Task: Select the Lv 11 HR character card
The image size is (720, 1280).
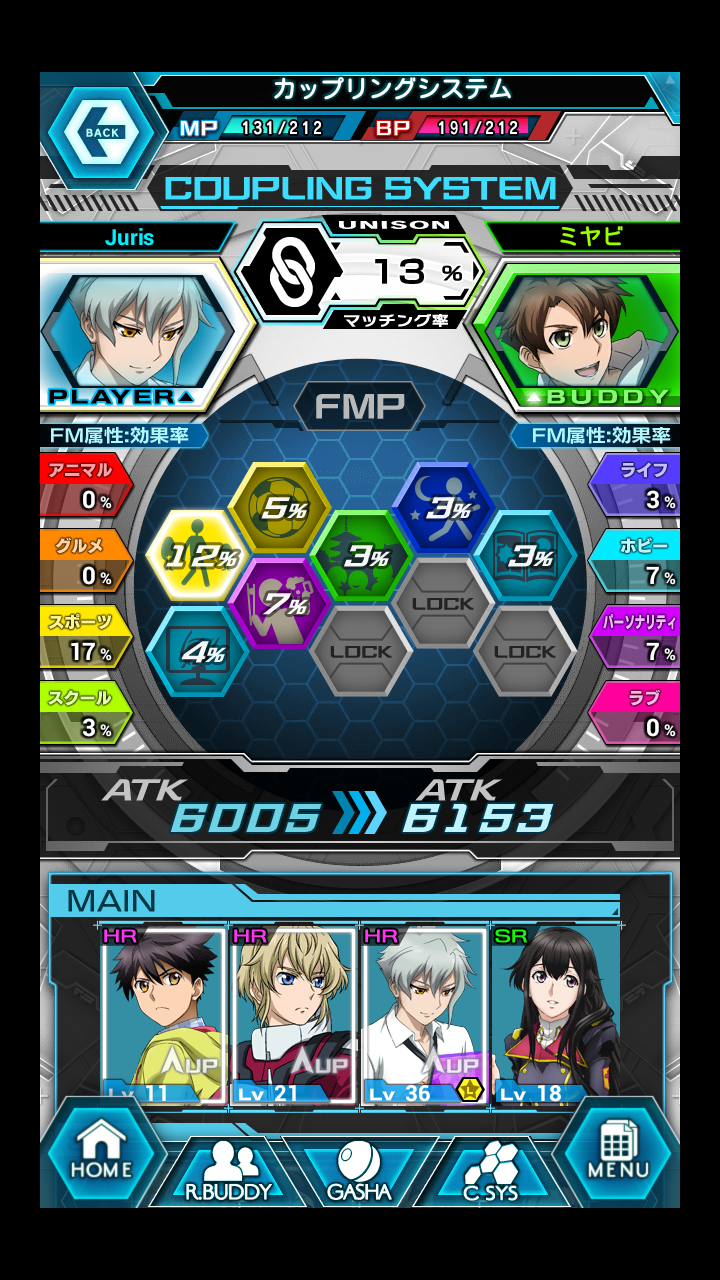Action: (164, 1016)
